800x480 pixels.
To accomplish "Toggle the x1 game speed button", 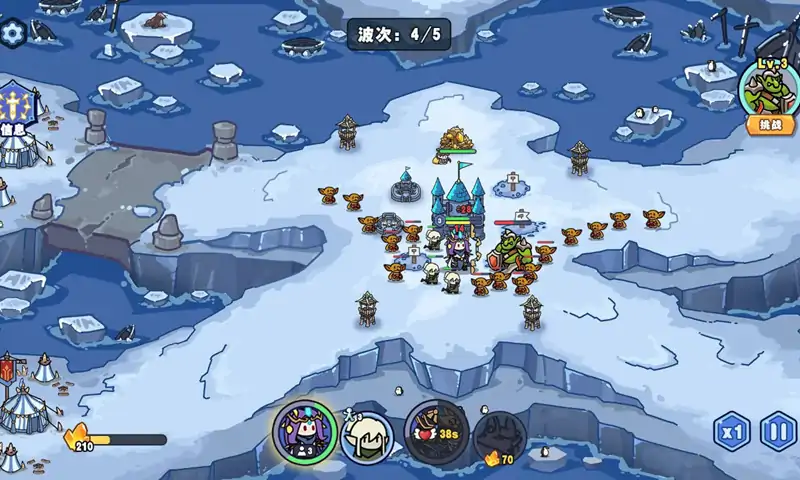I will pyautogui.click(x=731, y=433).
